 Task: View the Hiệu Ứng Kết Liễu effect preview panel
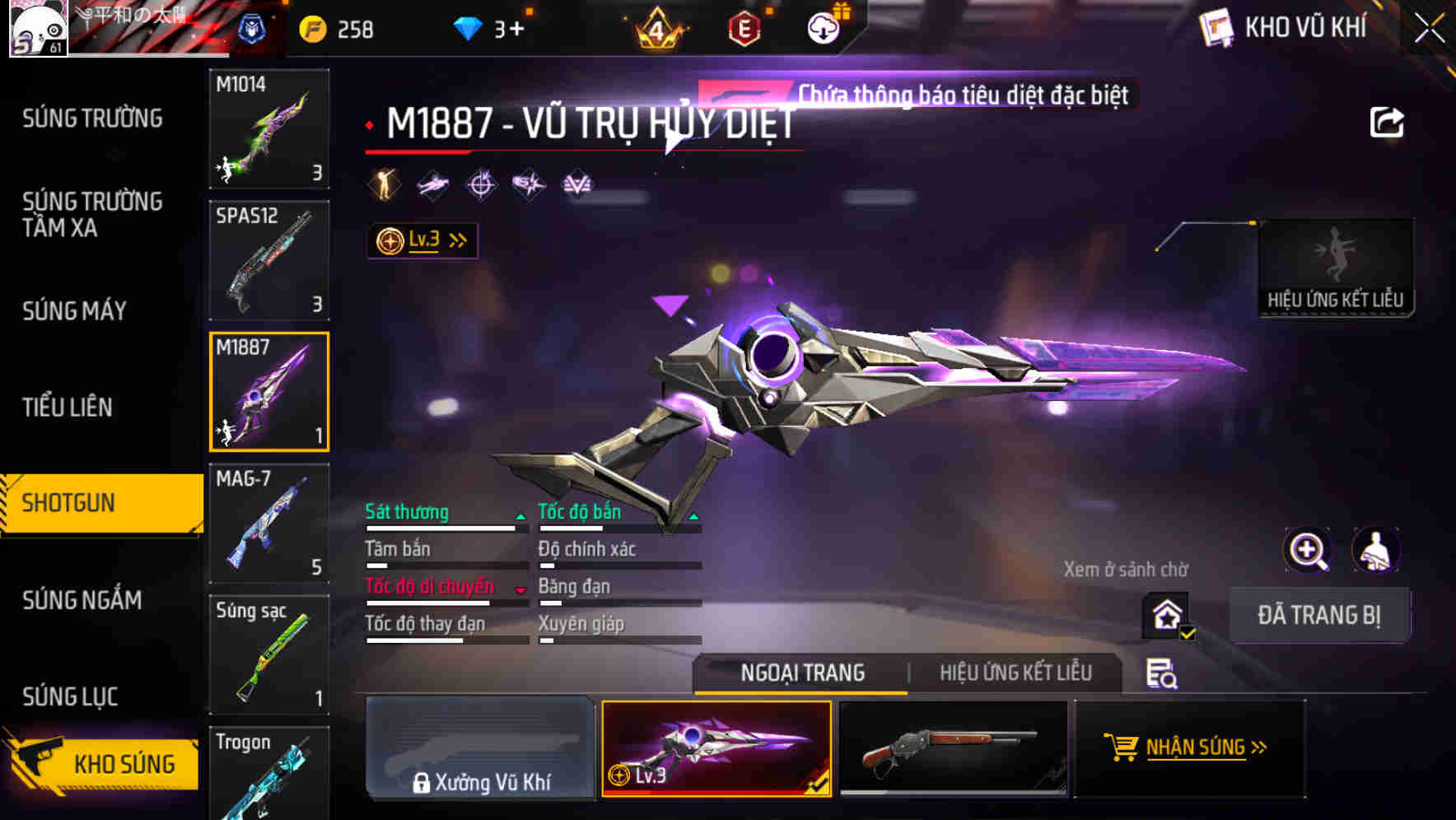[1336, 263]
